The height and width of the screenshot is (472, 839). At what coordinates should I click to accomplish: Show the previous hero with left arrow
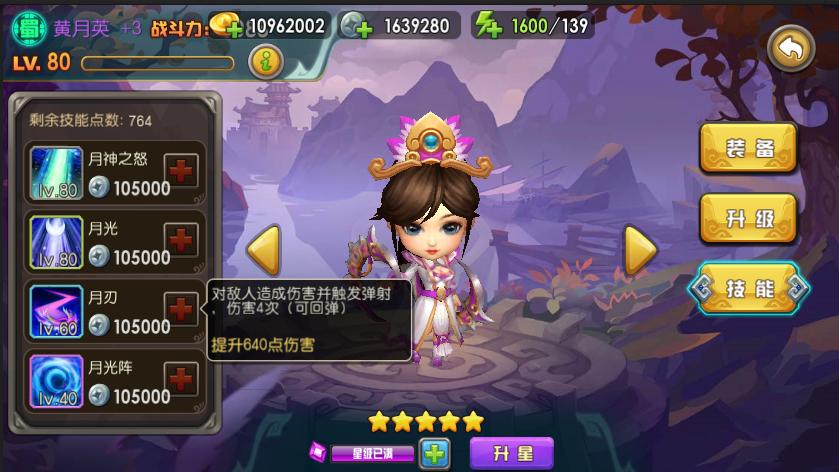pyautogui.click(x=263, y=250)
